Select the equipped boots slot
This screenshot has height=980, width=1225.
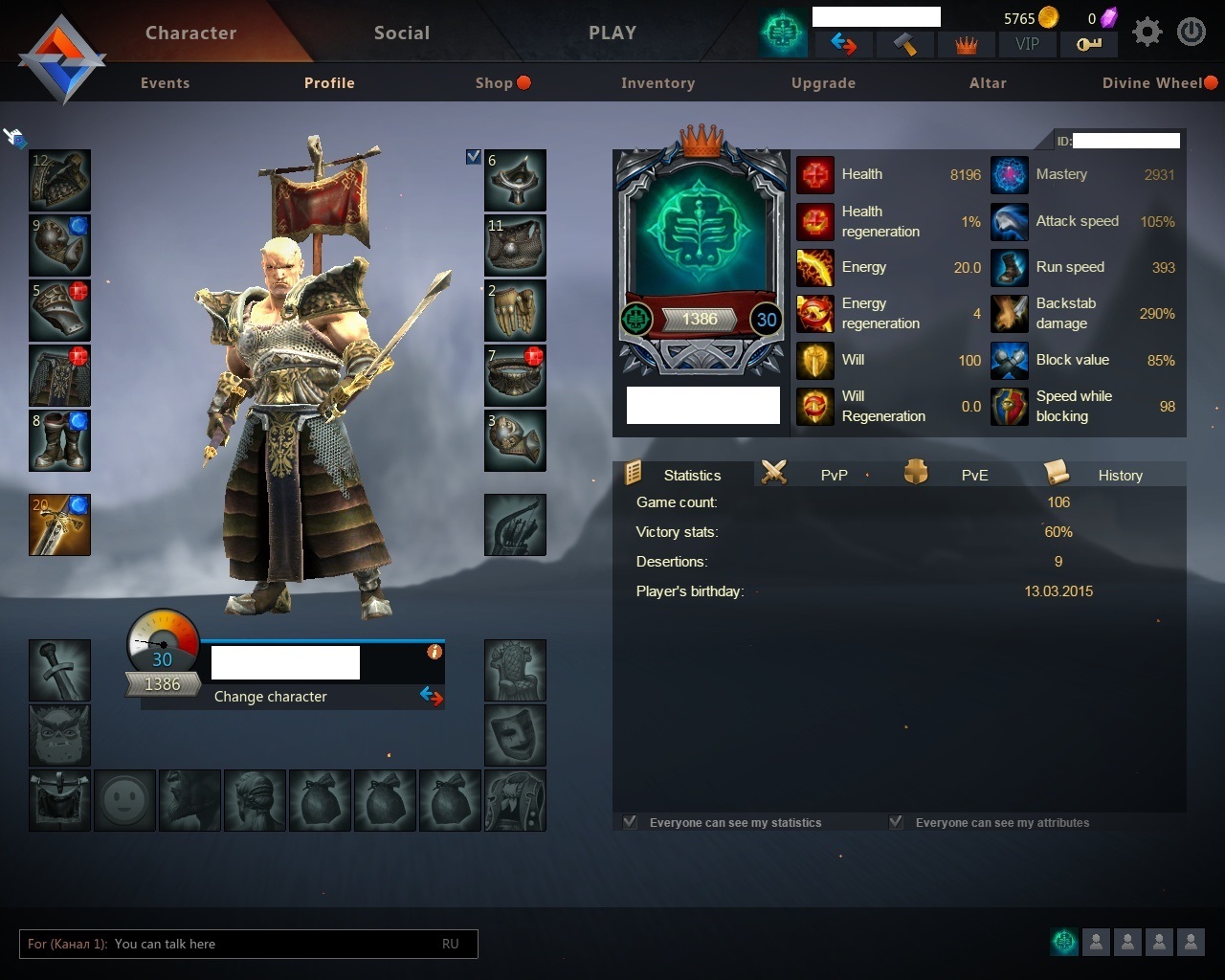pyautogui.click(x=59, y=441)
